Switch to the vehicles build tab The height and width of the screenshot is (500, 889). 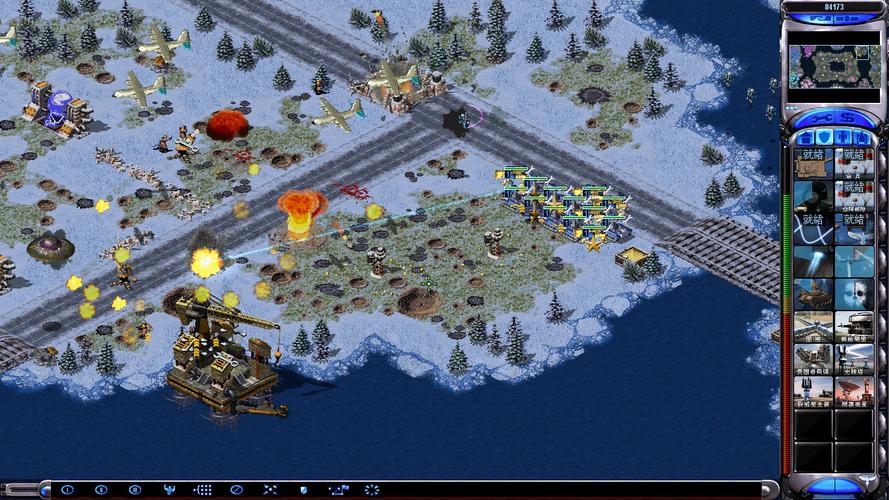click(862, 136)
